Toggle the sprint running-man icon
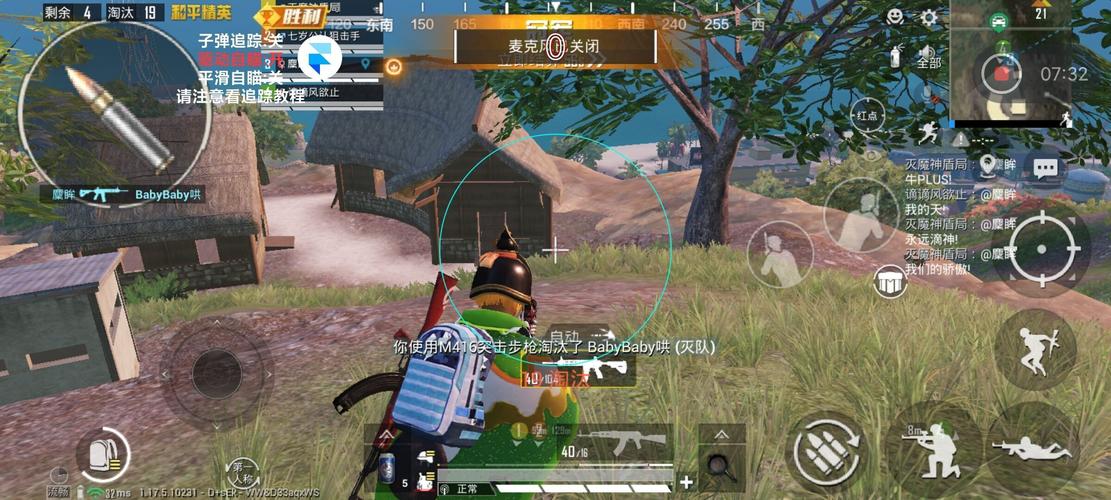1111x500 pixels. [928, 132]
